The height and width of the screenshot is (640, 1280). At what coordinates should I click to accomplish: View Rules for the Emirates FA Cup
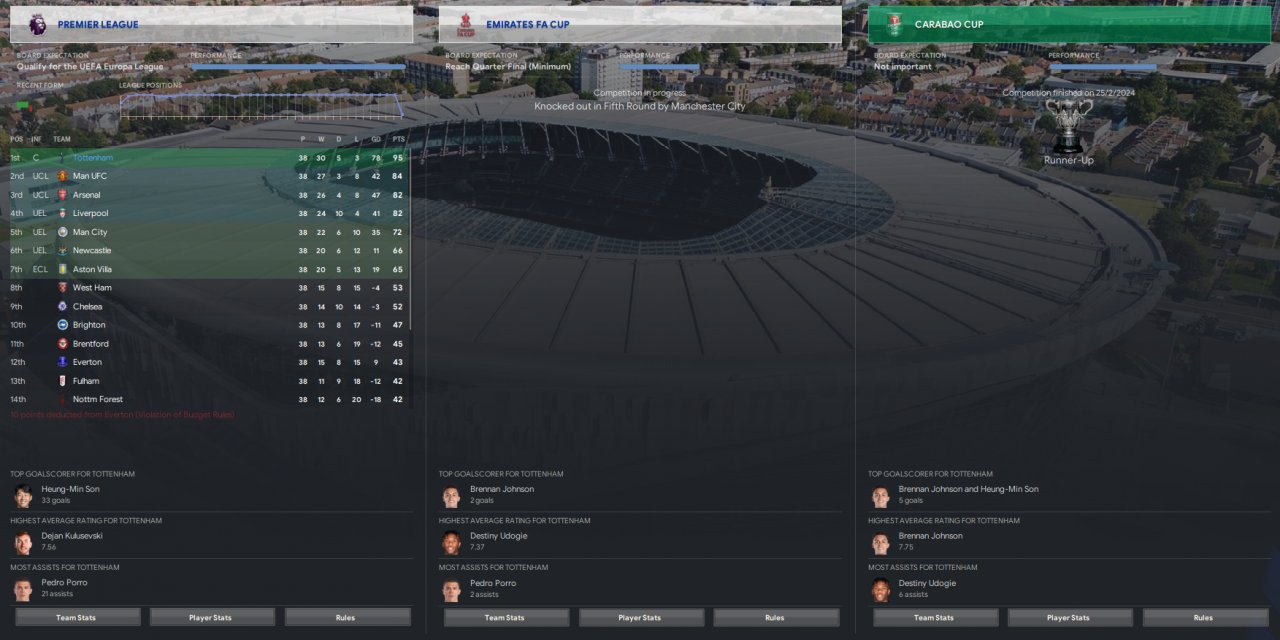click(774, 617)
